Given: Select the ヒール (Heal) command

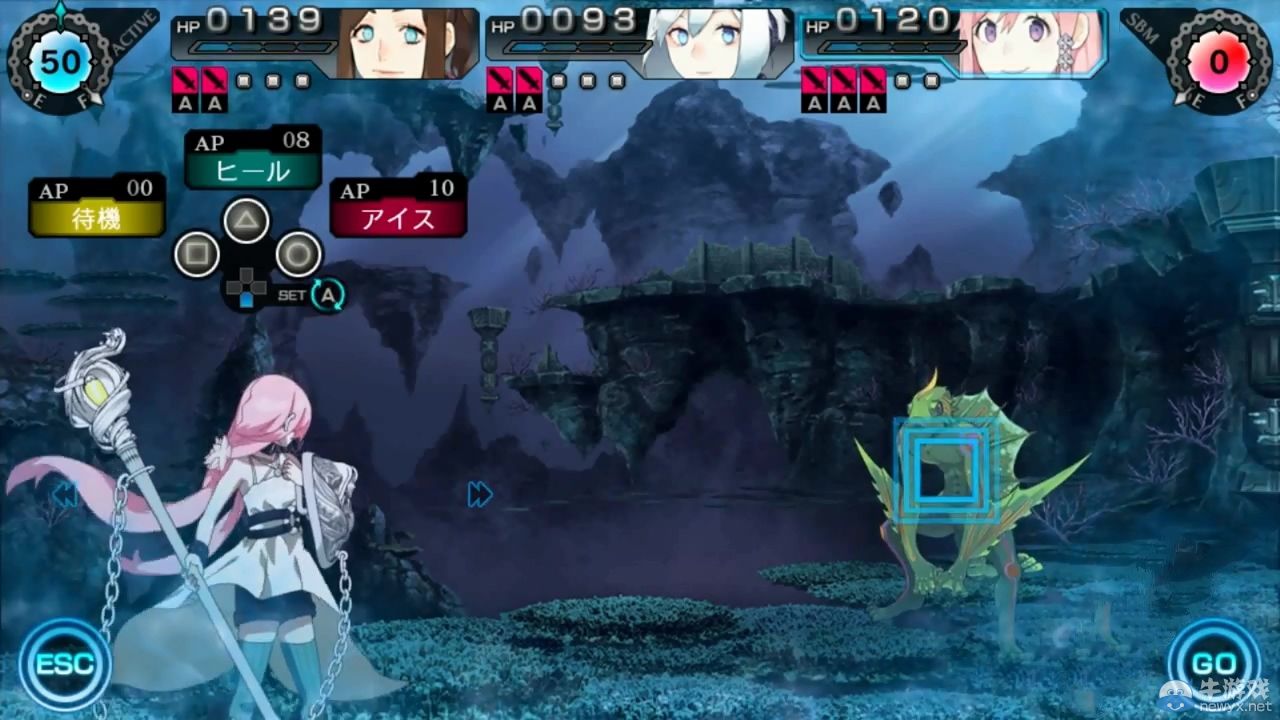Looking at the screenshot, I should point(251,172).
